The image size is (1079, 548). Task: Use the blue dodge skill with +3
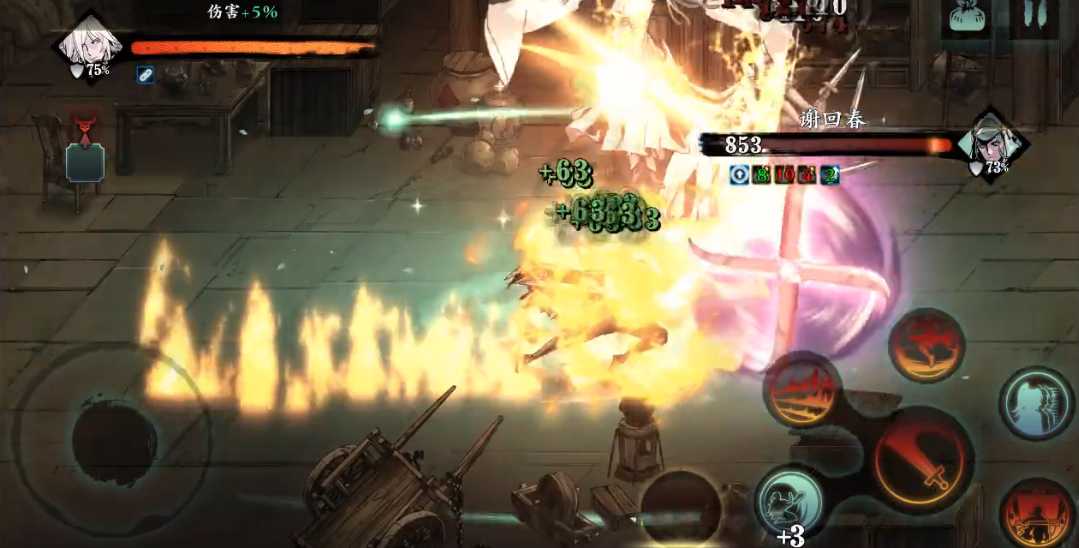click(789, 499)
